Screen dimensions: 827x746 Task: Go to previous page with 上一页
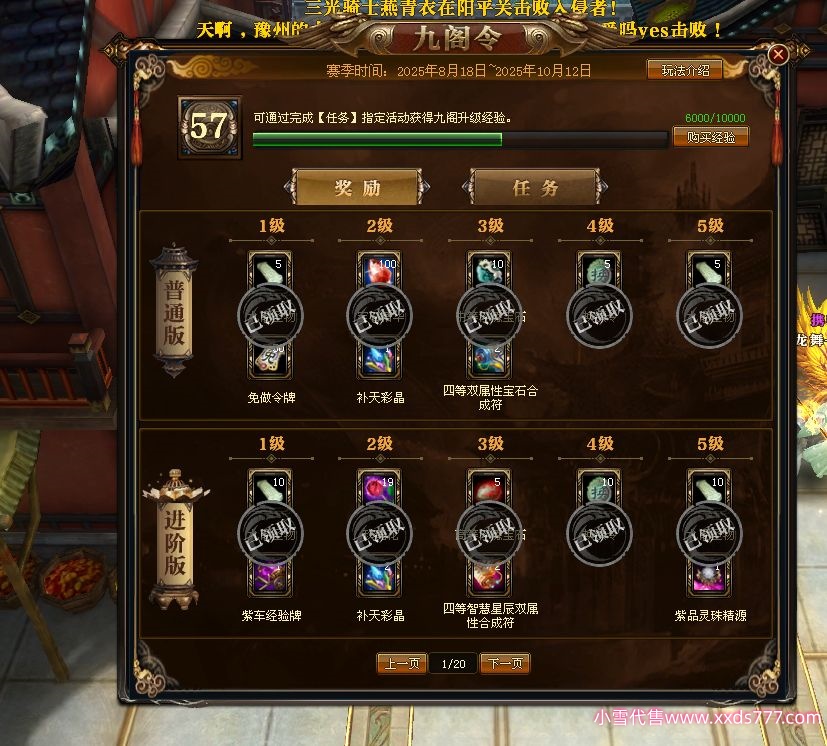tap(402, 664)
